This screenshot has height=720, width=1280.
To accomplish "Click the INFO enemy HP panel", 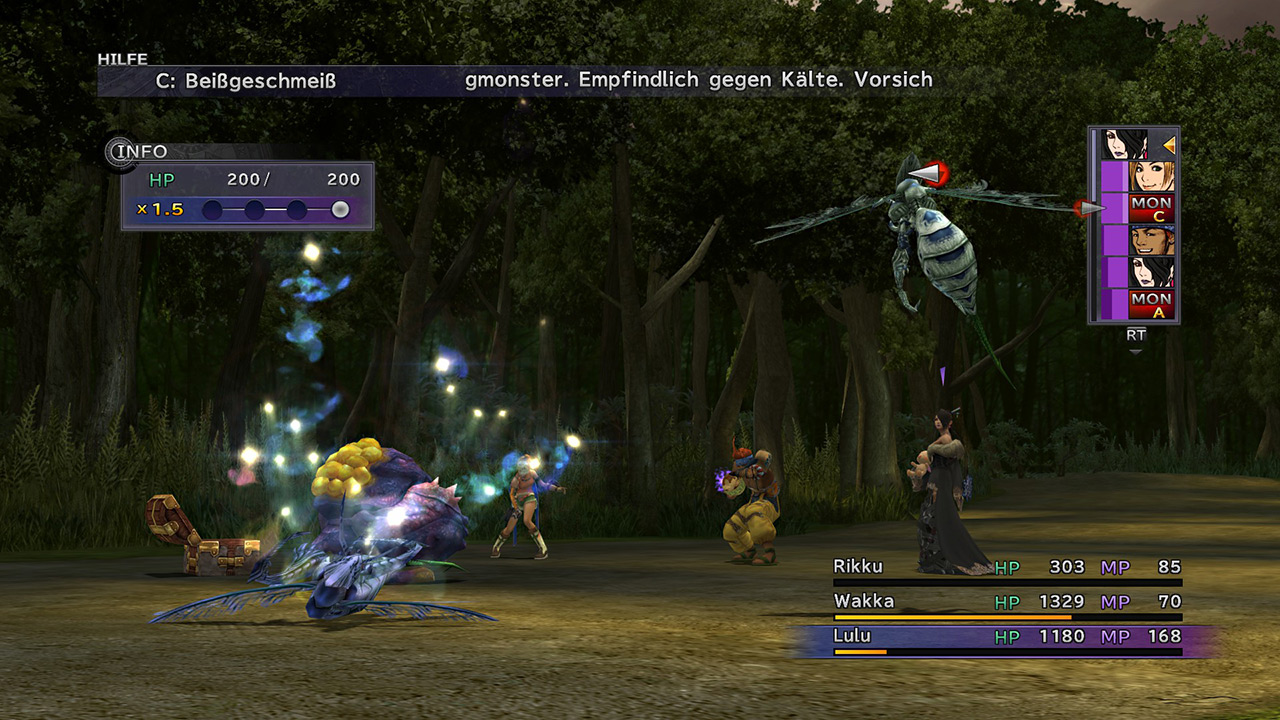I will click(x=247, y=195).
